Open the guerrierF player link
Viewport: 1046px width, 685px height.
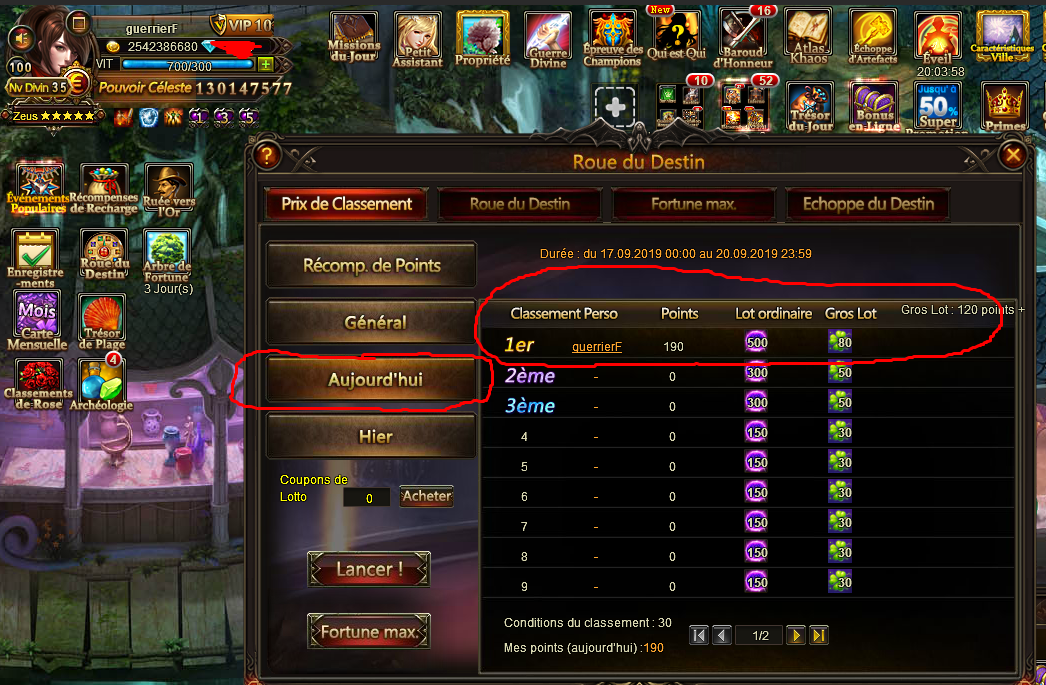coord(597,347)
